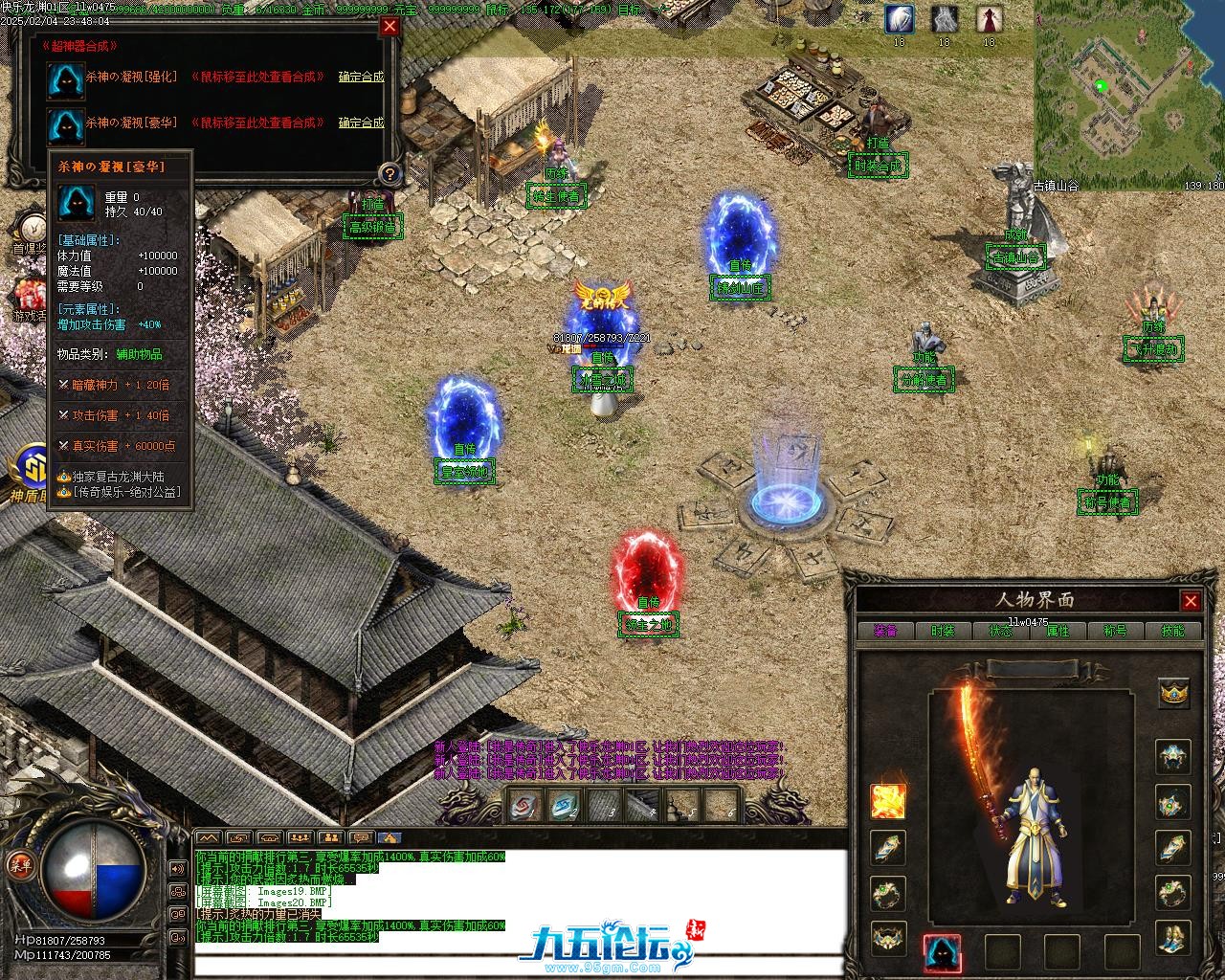Open the minimap of 古镇山谷

[x=1129, y=94]
